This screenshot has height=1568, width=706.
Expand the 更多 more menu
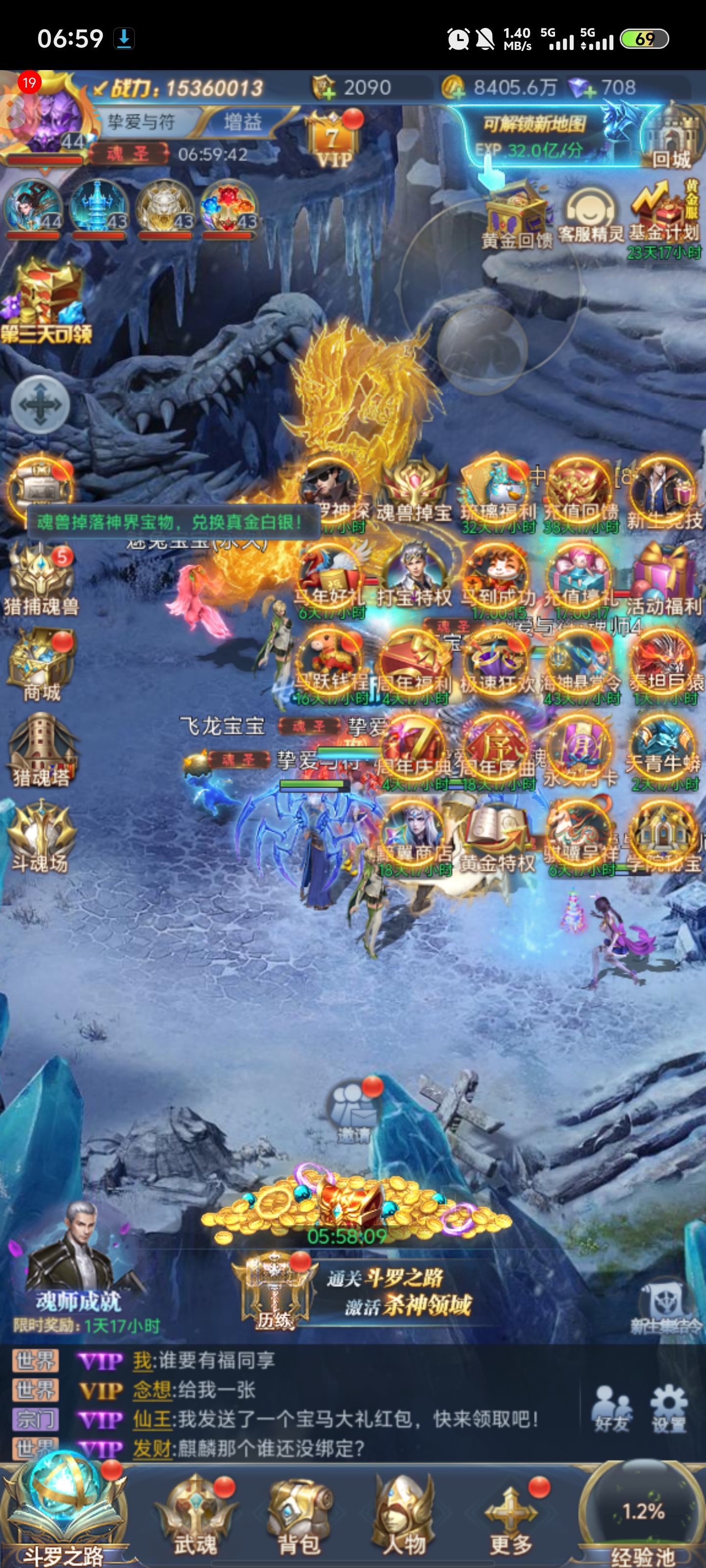(510, 1516)
